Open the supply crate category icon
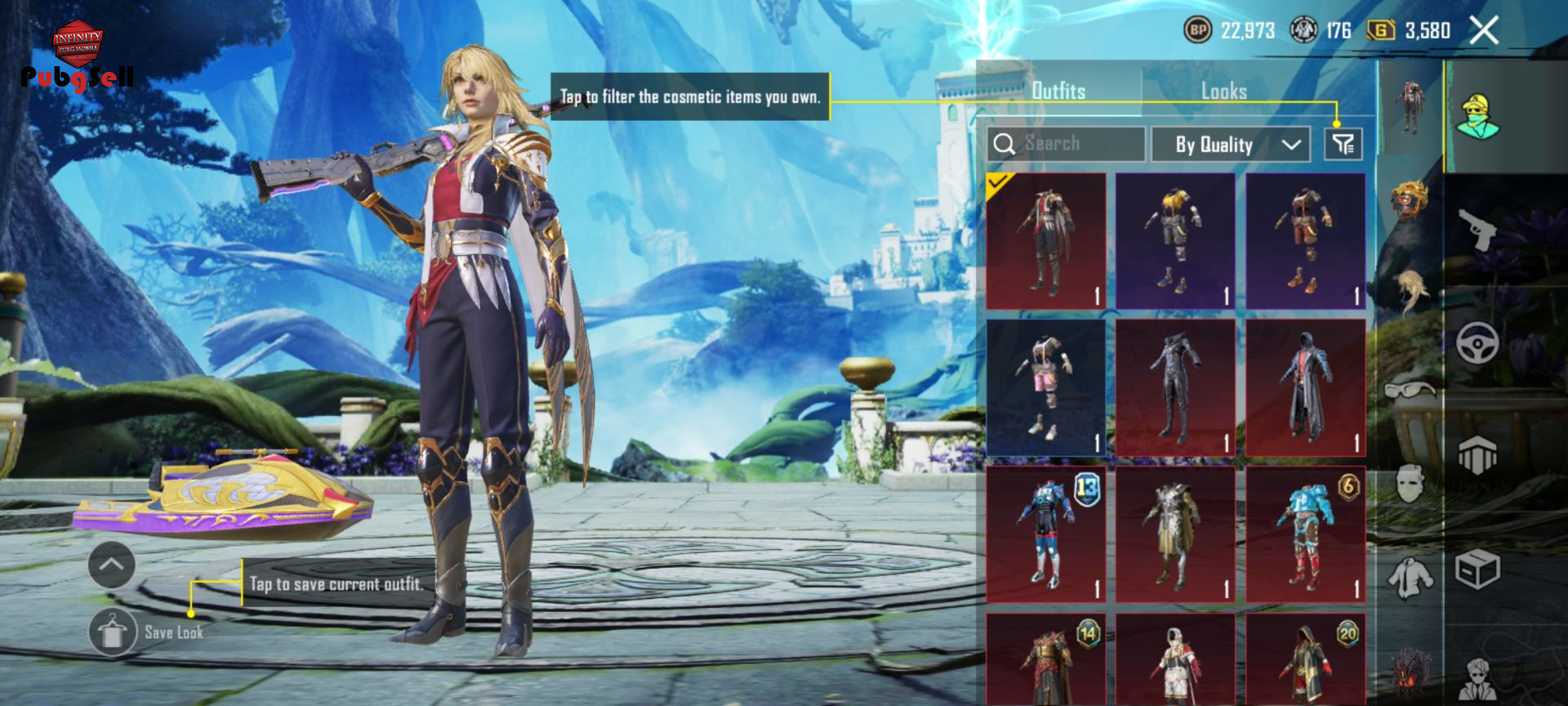 1478,568
